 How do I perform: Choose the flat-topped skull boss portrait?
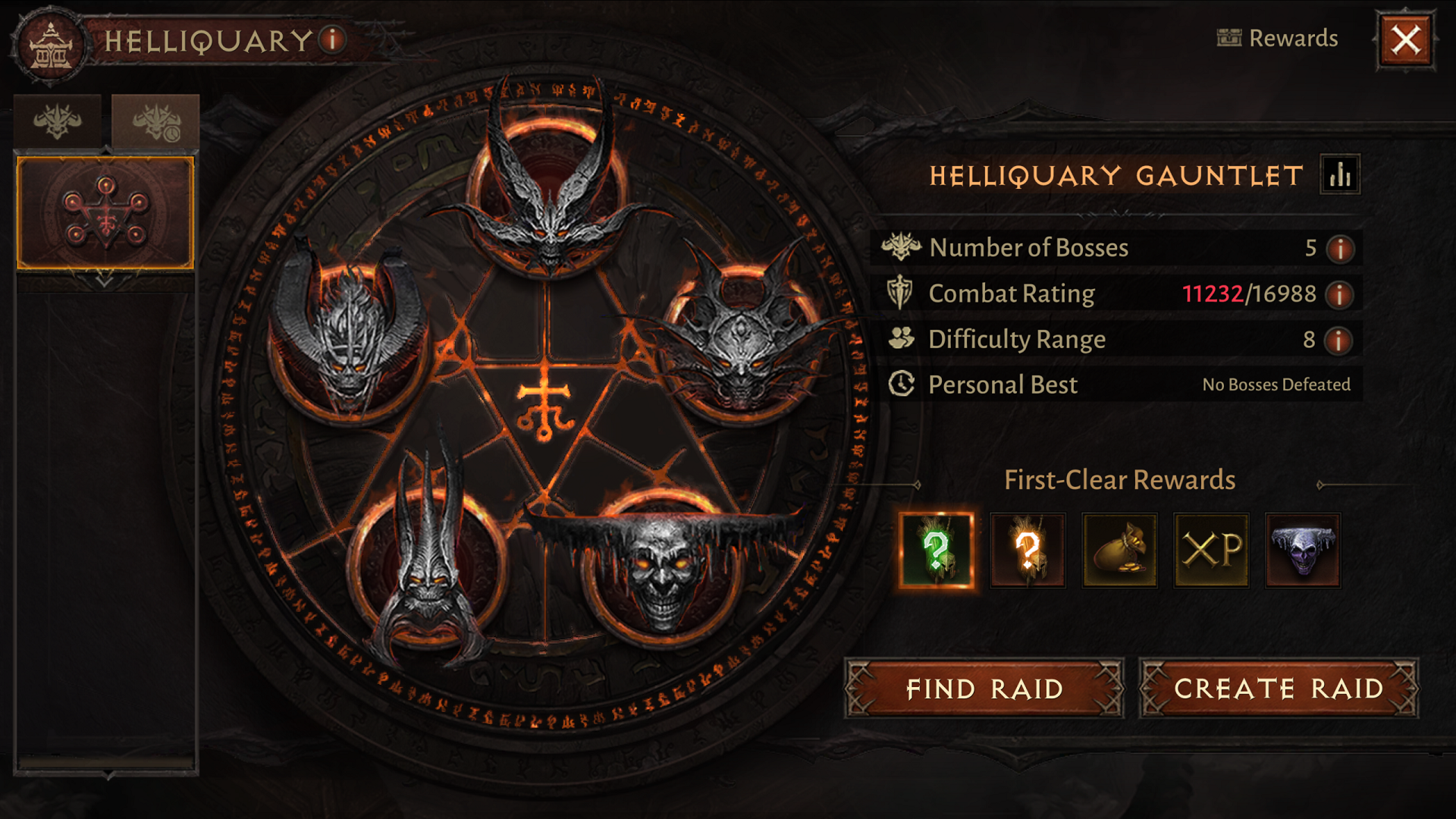661,569
